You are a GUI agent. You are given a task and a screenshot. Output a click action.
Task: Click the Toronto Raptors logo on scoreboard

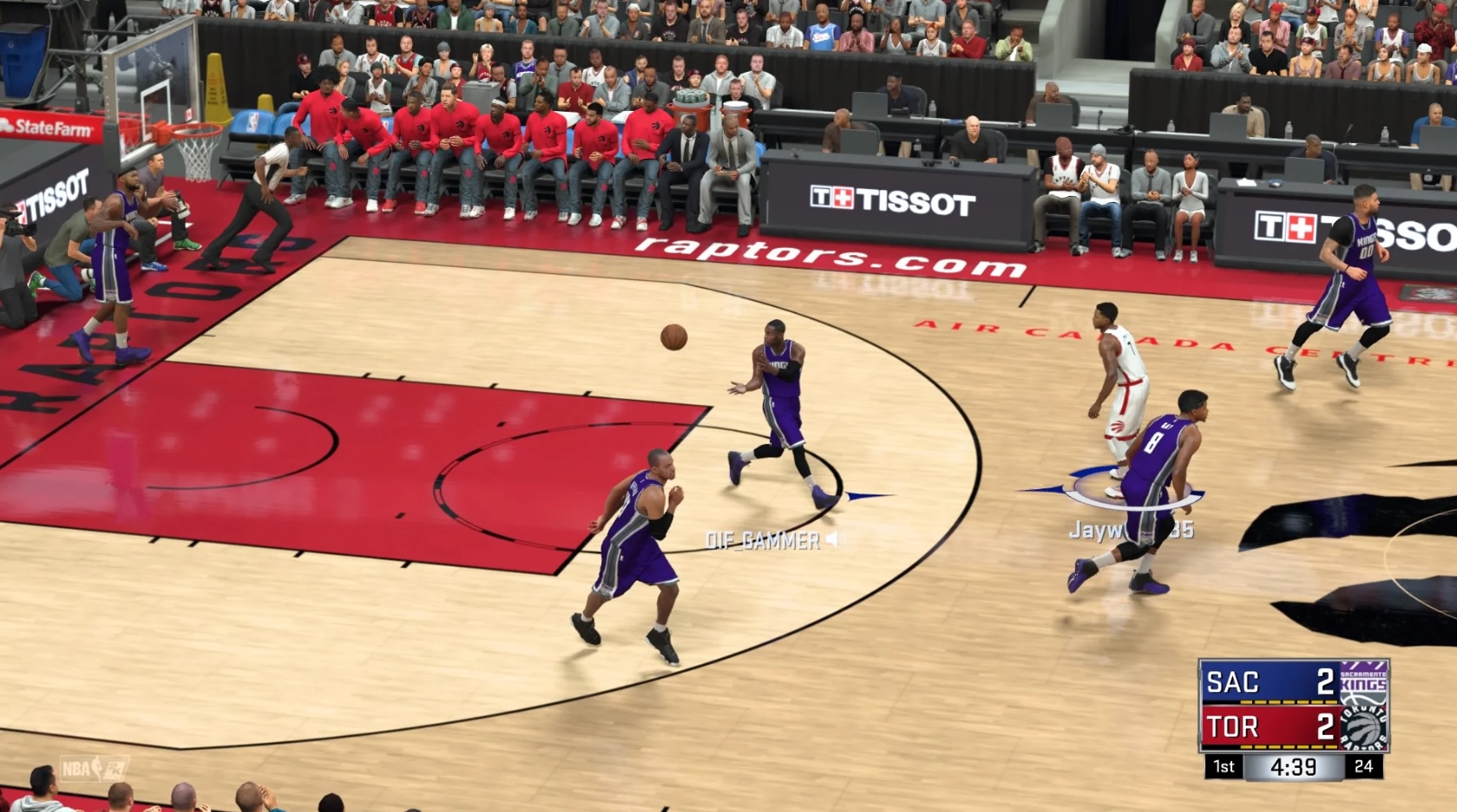pos(1363,728)
